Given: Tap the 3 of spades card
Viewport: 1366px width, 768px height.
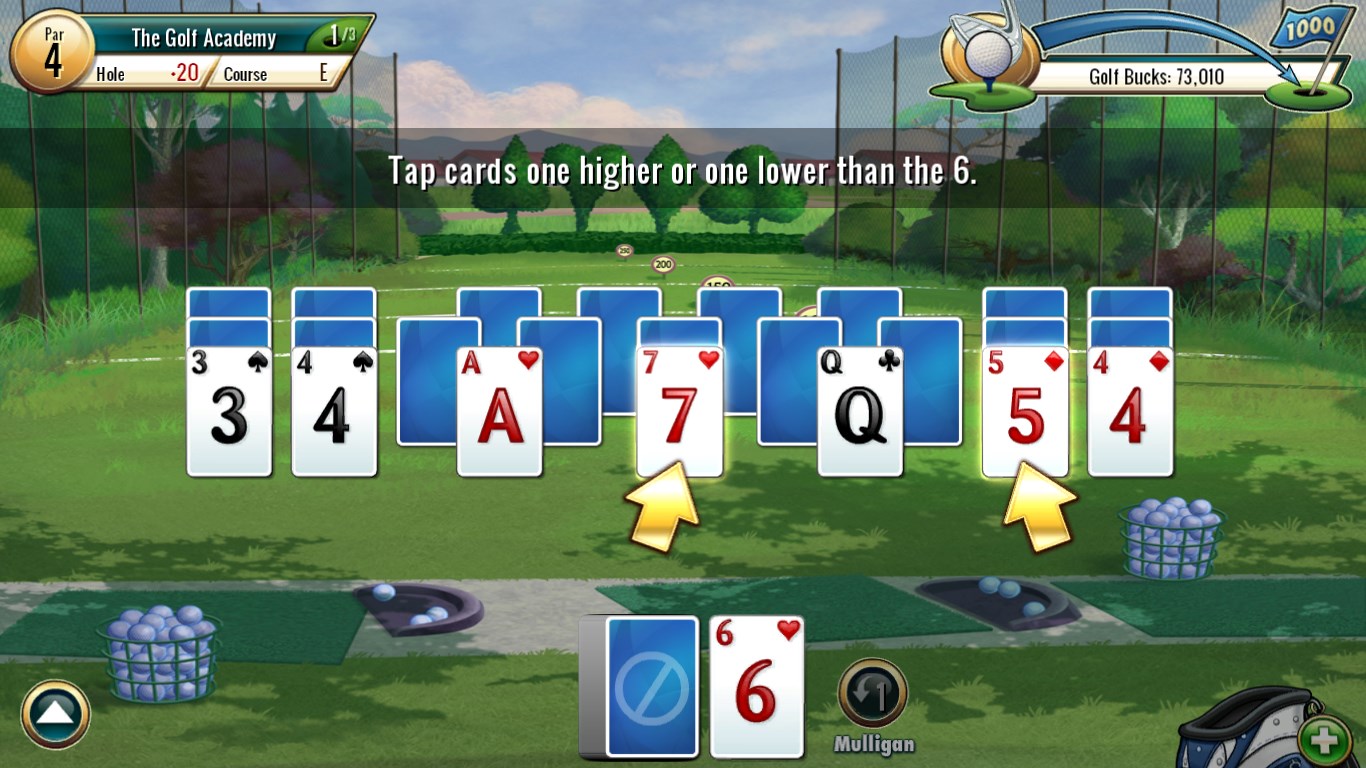Looking at the screenshot, I should 230,410.
